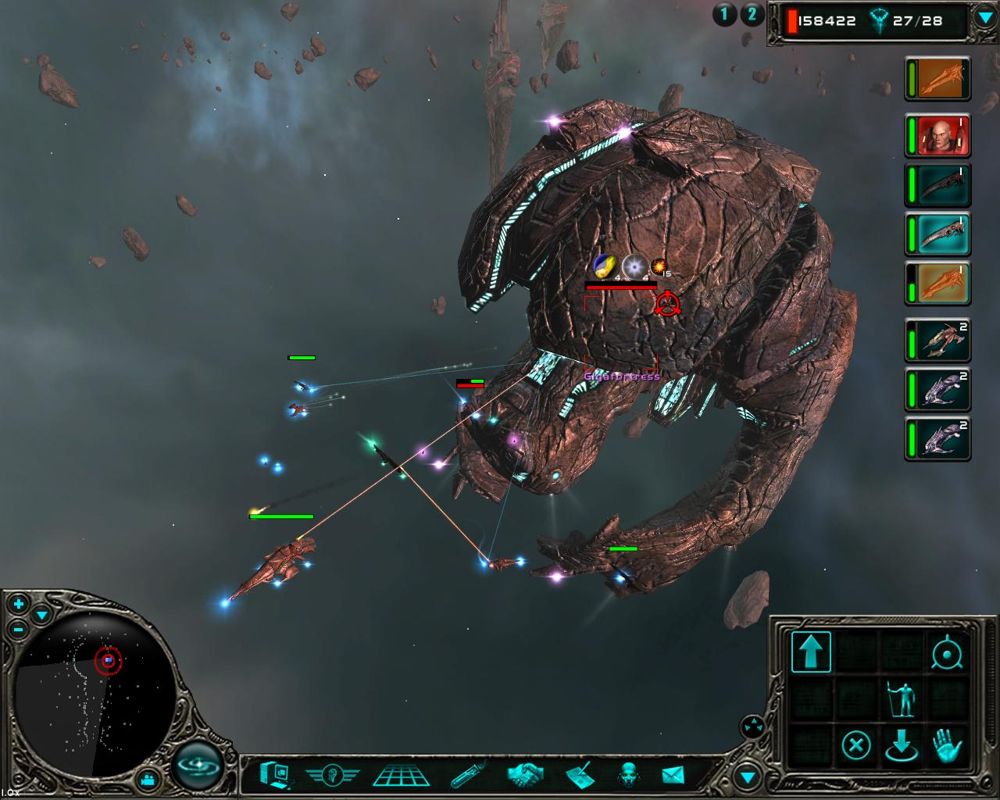Open the winged lightbulb objectives panel

click(332, 774)
